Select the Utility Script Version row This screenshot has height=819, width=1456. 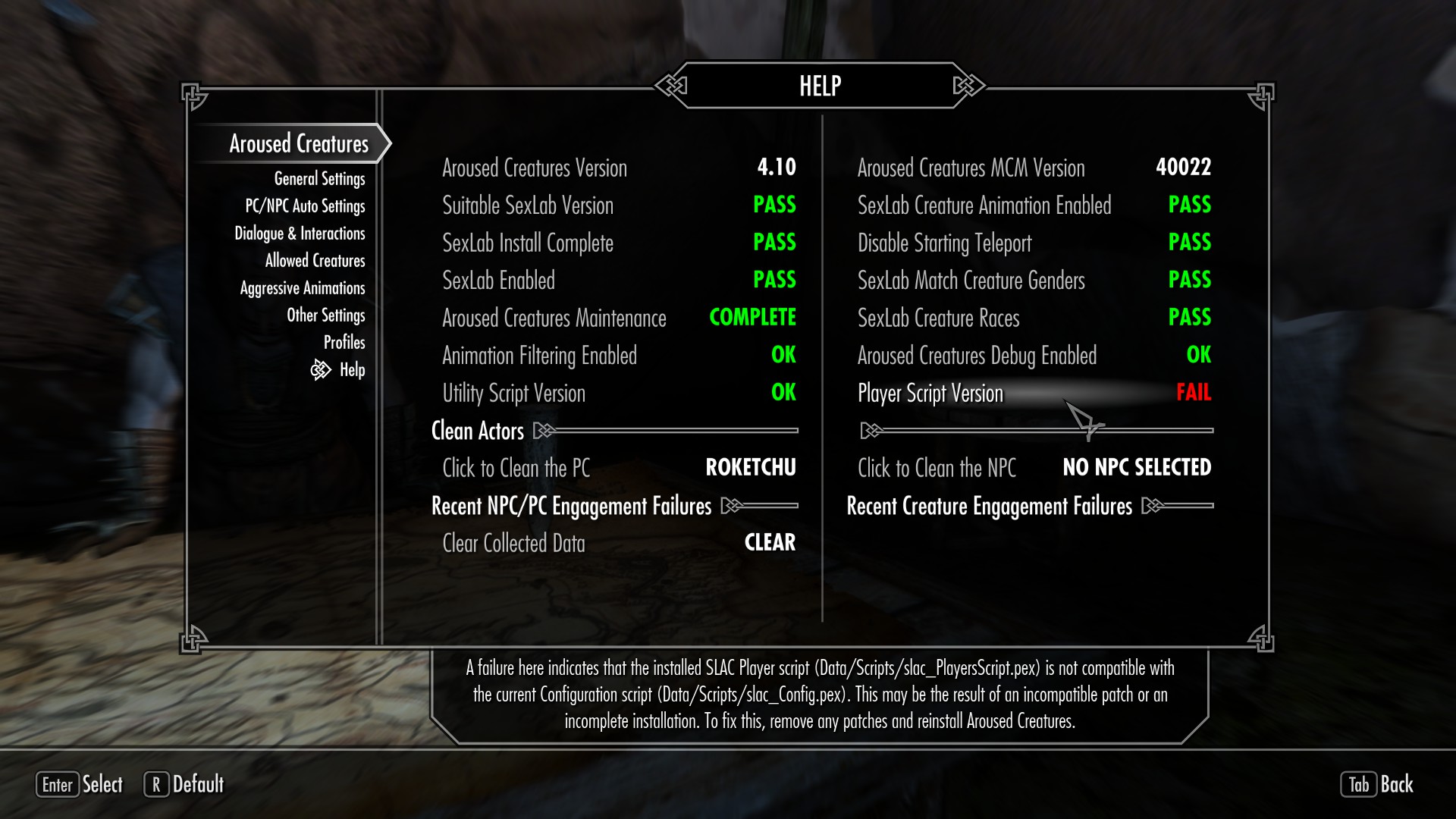pos(618,393)
